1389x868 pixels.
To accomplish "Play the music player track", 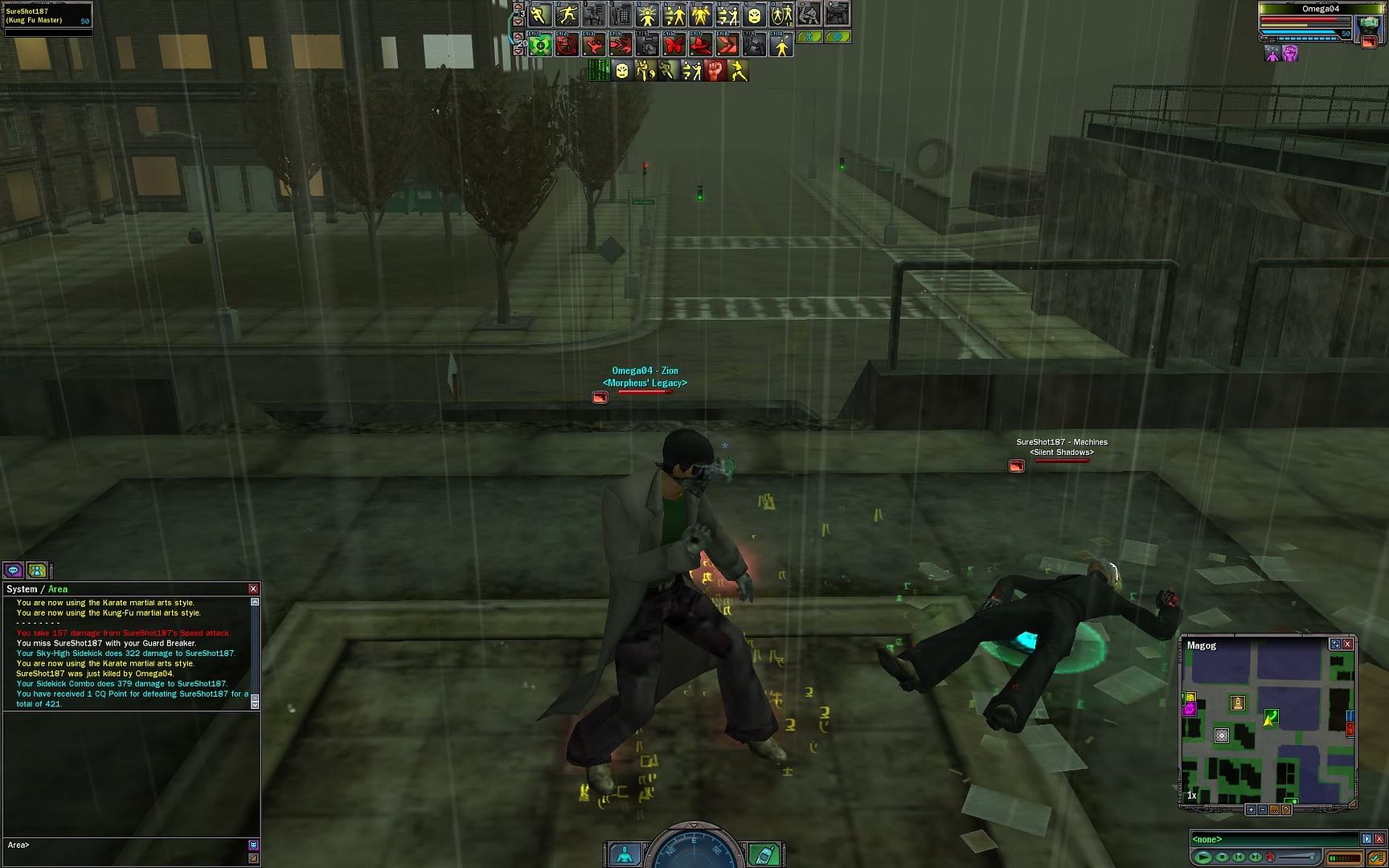I will tap(1203, 857).
